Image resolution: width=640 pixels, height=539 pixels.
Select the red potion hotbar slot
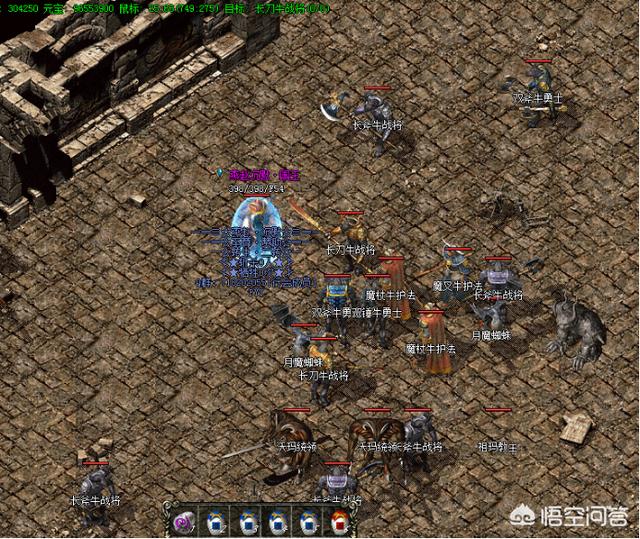[339, 521]
